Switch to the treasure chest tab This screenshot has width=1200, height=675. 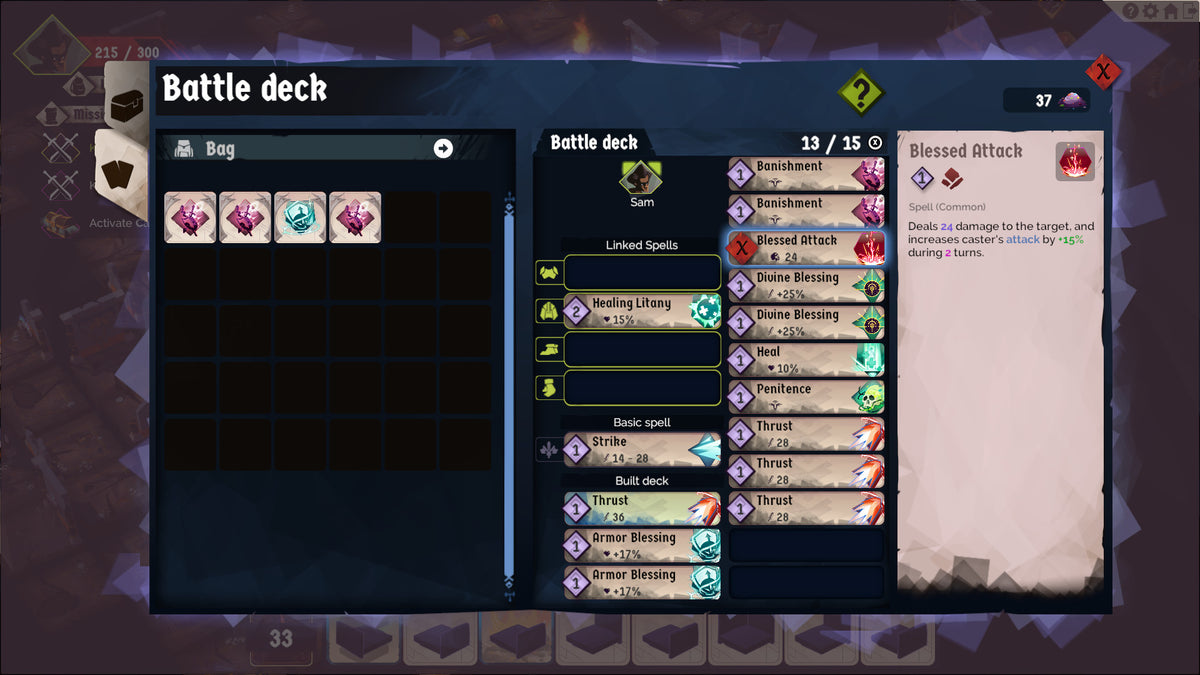tap(128, 105)
